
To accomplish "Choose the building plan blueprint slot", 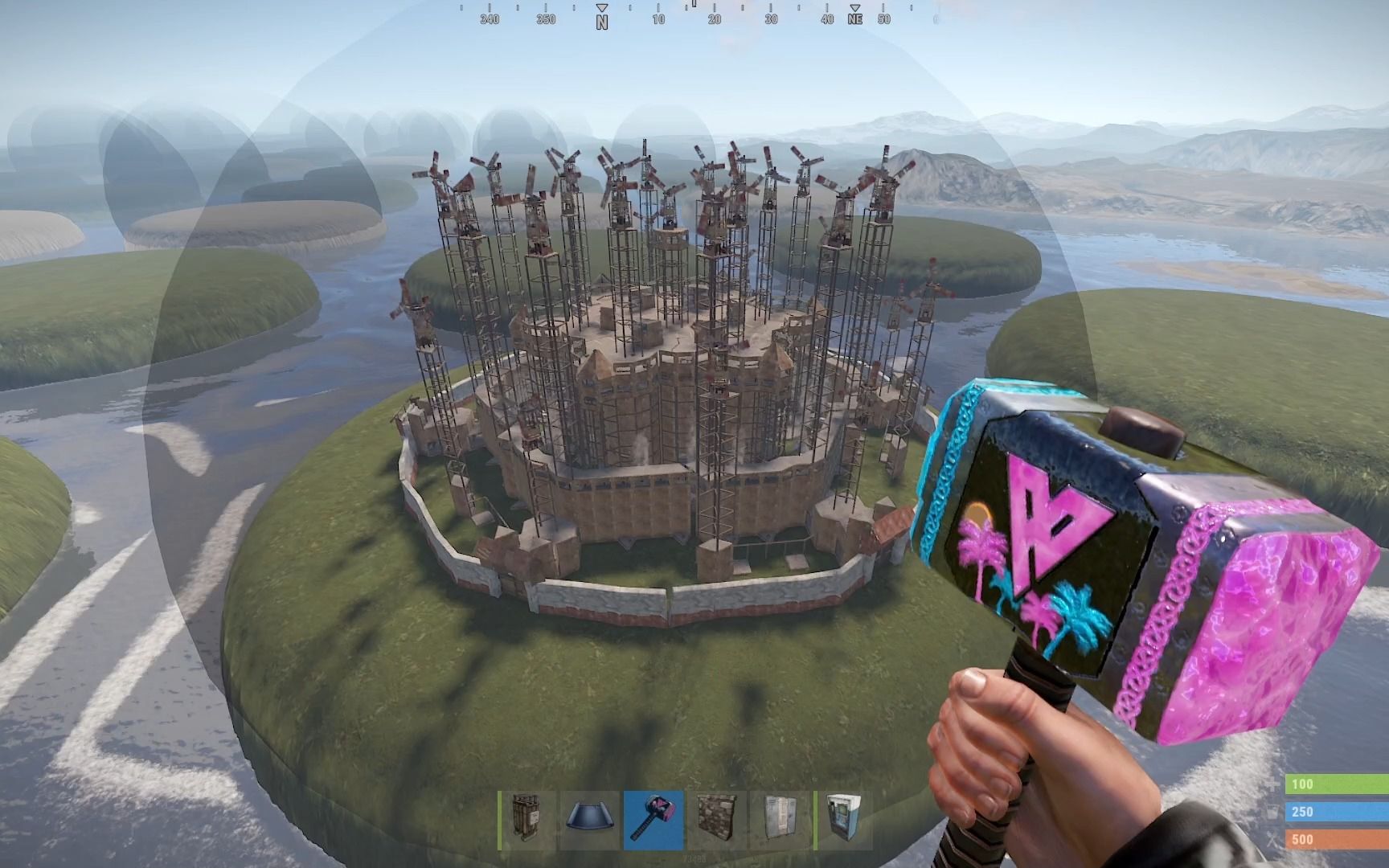I will point(591,820).
